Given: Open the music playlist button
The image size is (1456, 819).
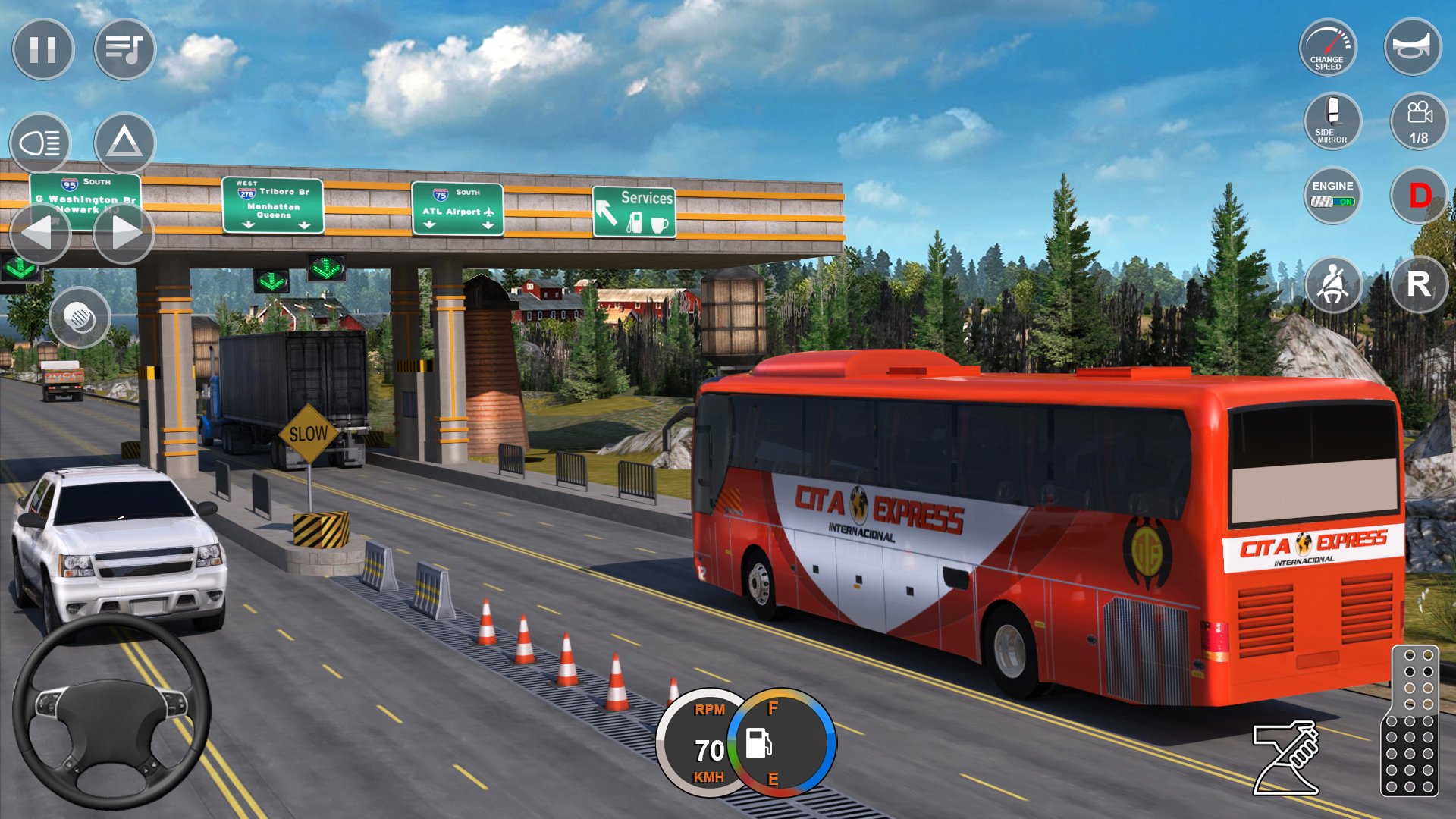Looking at the screenshot, I should click(x=124, y=50).
